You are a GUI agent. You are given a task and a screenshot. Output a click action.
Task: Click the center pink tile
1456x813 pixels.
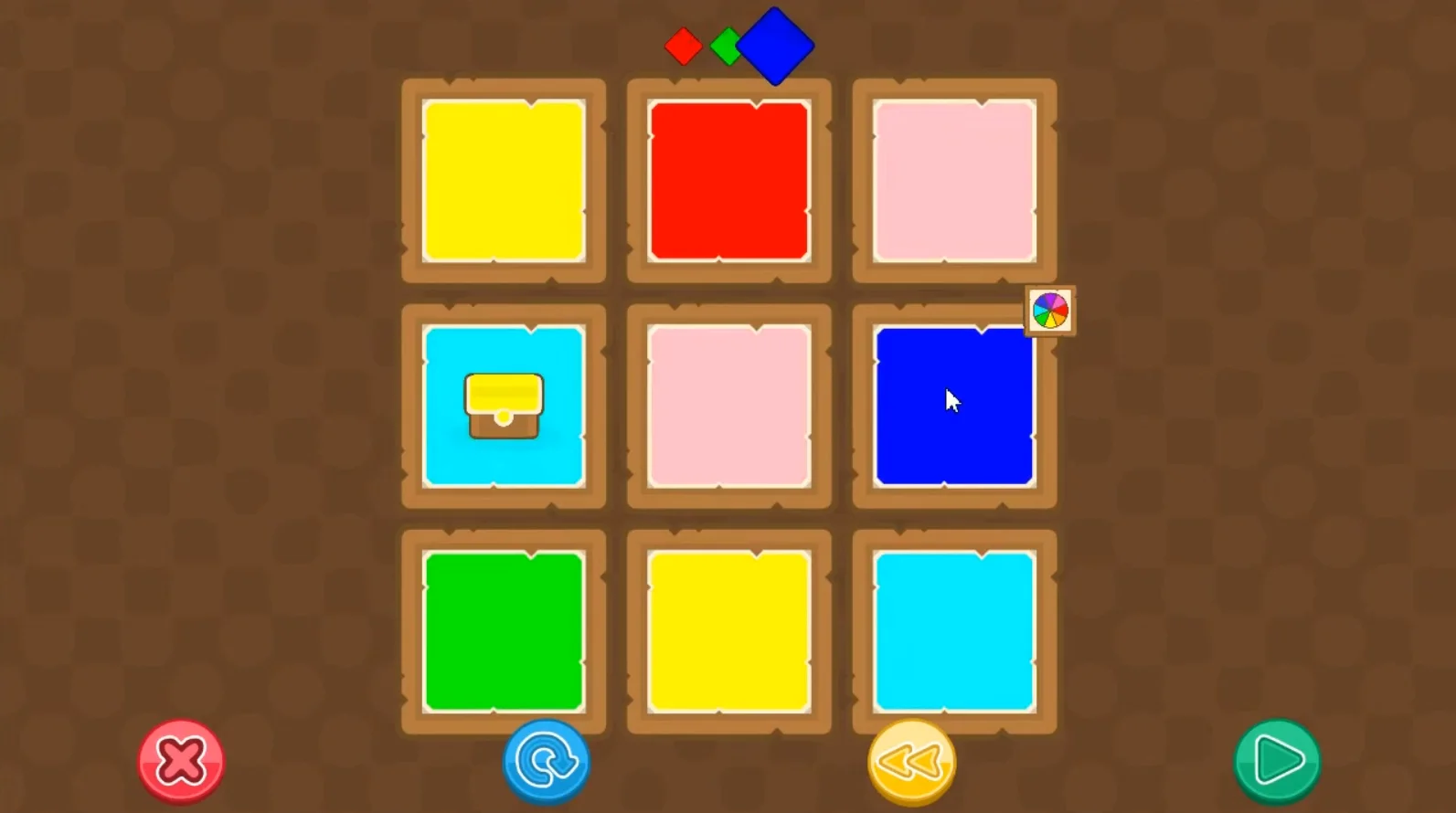tap(728, 406)
